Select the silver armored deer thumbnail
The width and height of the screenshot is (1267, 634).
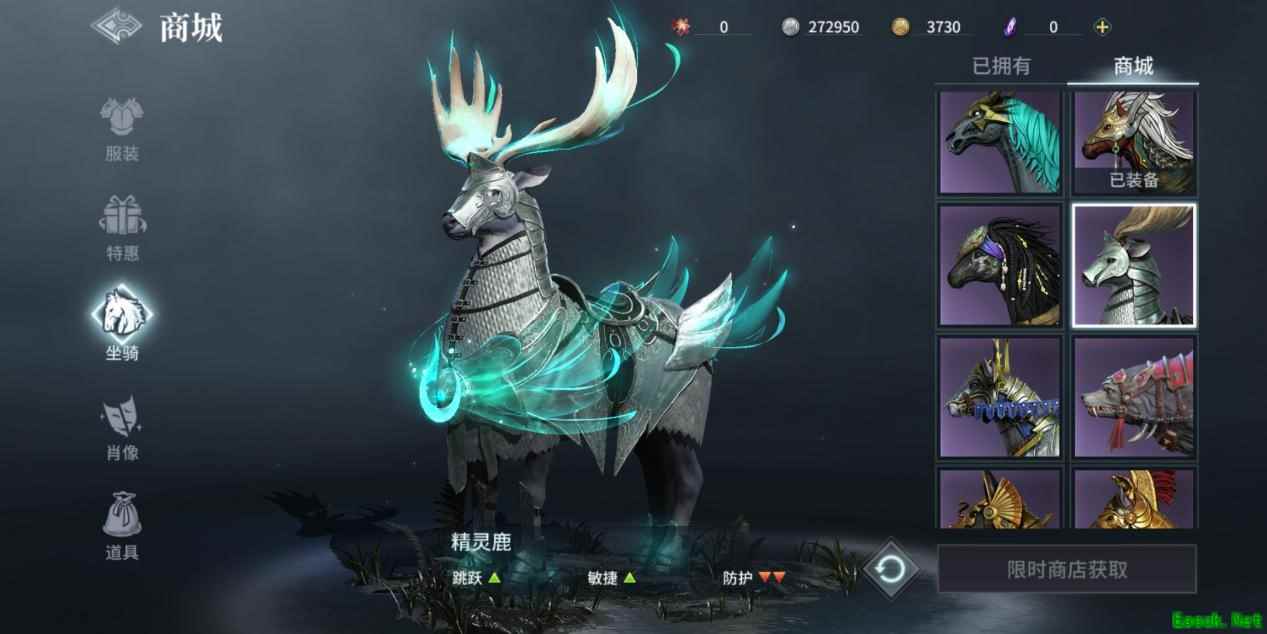point(1133,266)
